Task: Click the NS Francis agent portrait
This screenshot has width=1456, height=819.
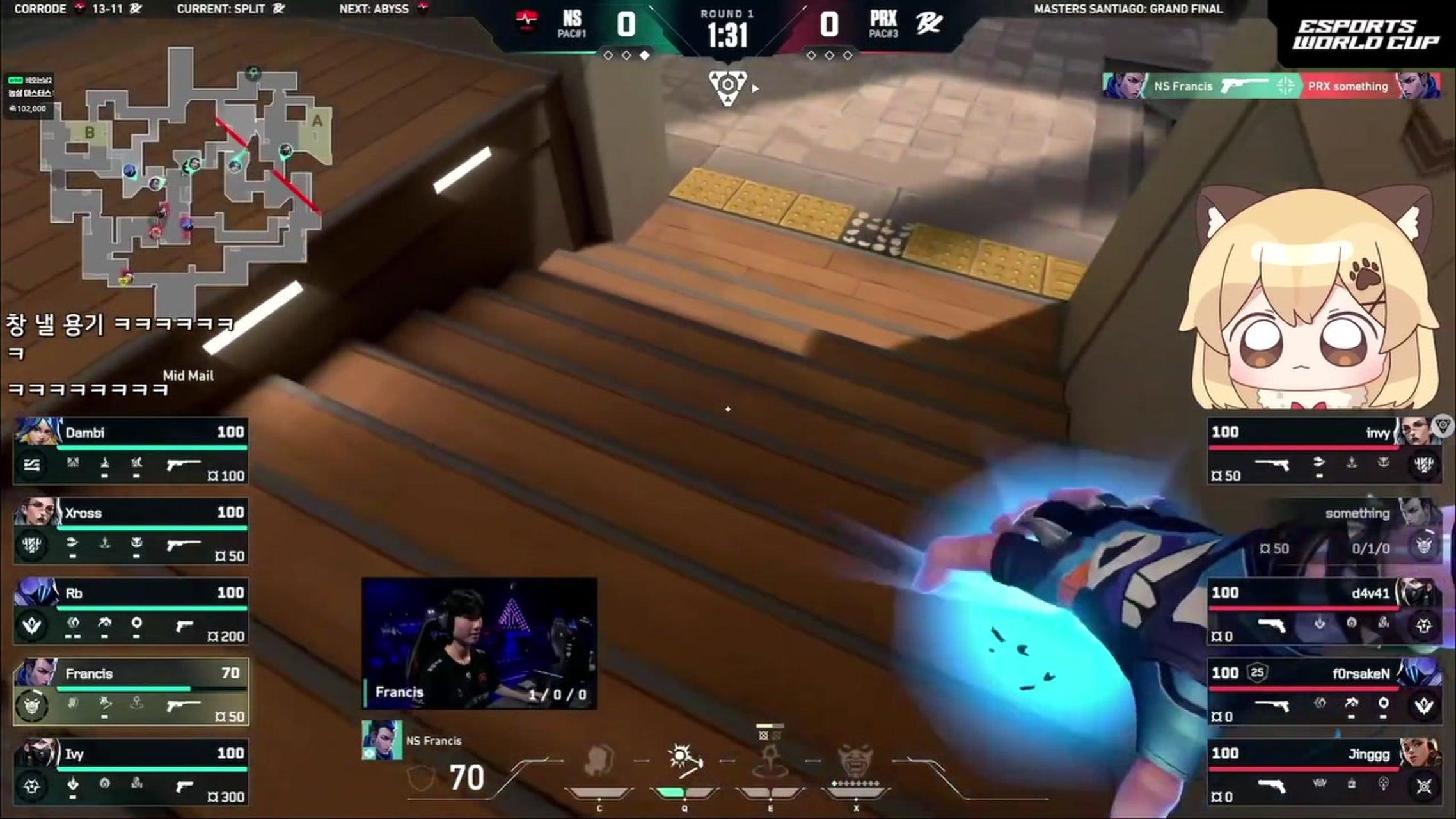Action: click(x=383, y=740)
